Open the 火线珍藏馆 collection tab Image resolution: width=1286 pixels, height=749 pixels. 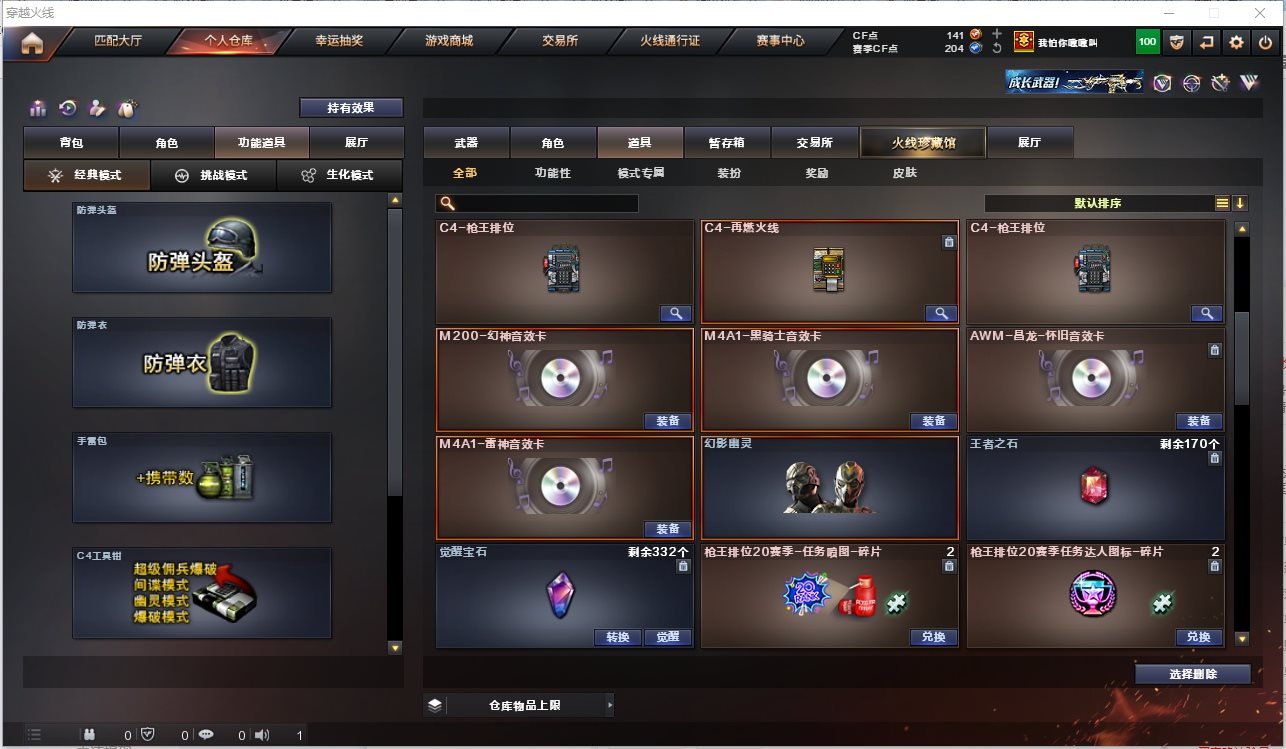tap(923, 143)
